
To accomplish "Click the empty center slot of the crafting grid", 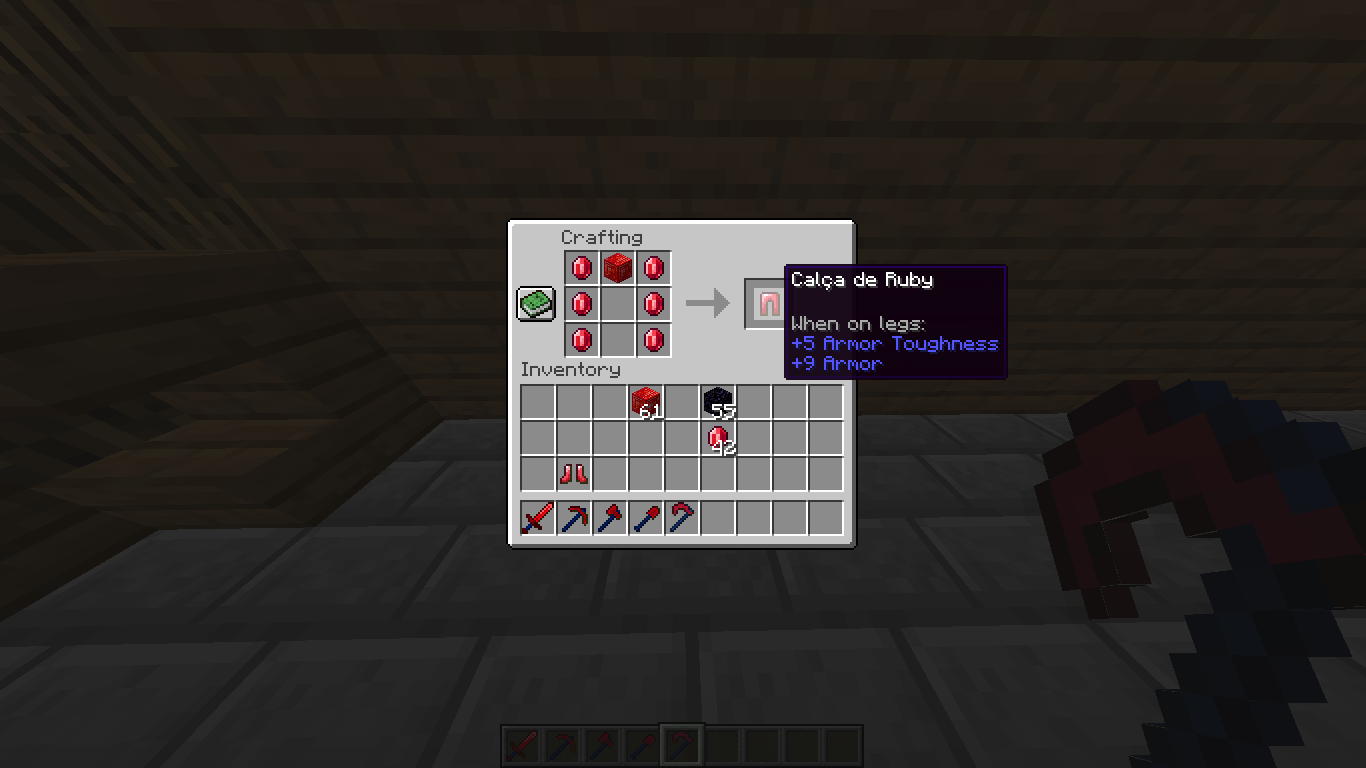I will click(x=617, y=303).
